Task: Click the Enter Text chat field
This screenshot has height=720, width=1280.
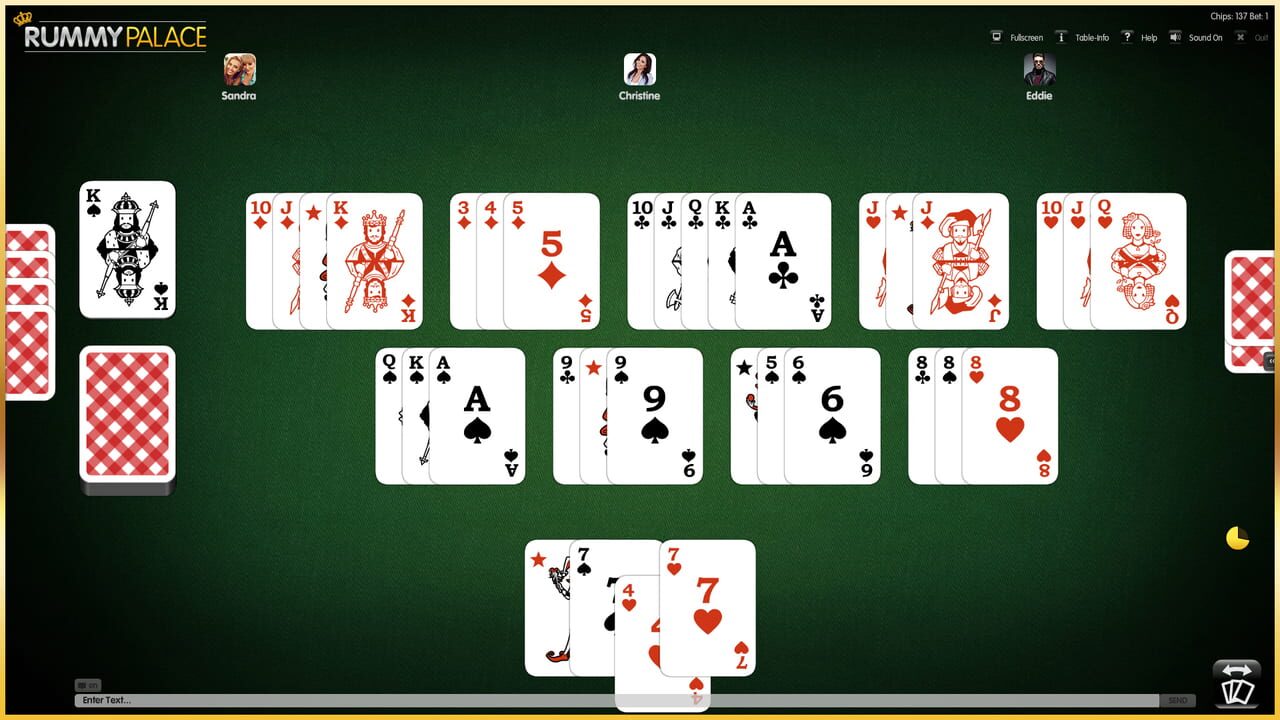Action: (400, 699)
